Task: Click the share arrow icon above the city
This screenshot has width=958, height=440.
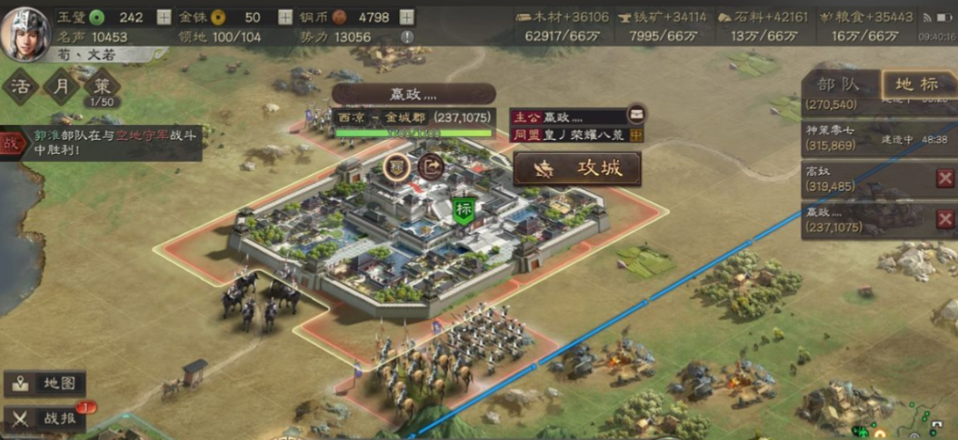Action: [433, 167]
